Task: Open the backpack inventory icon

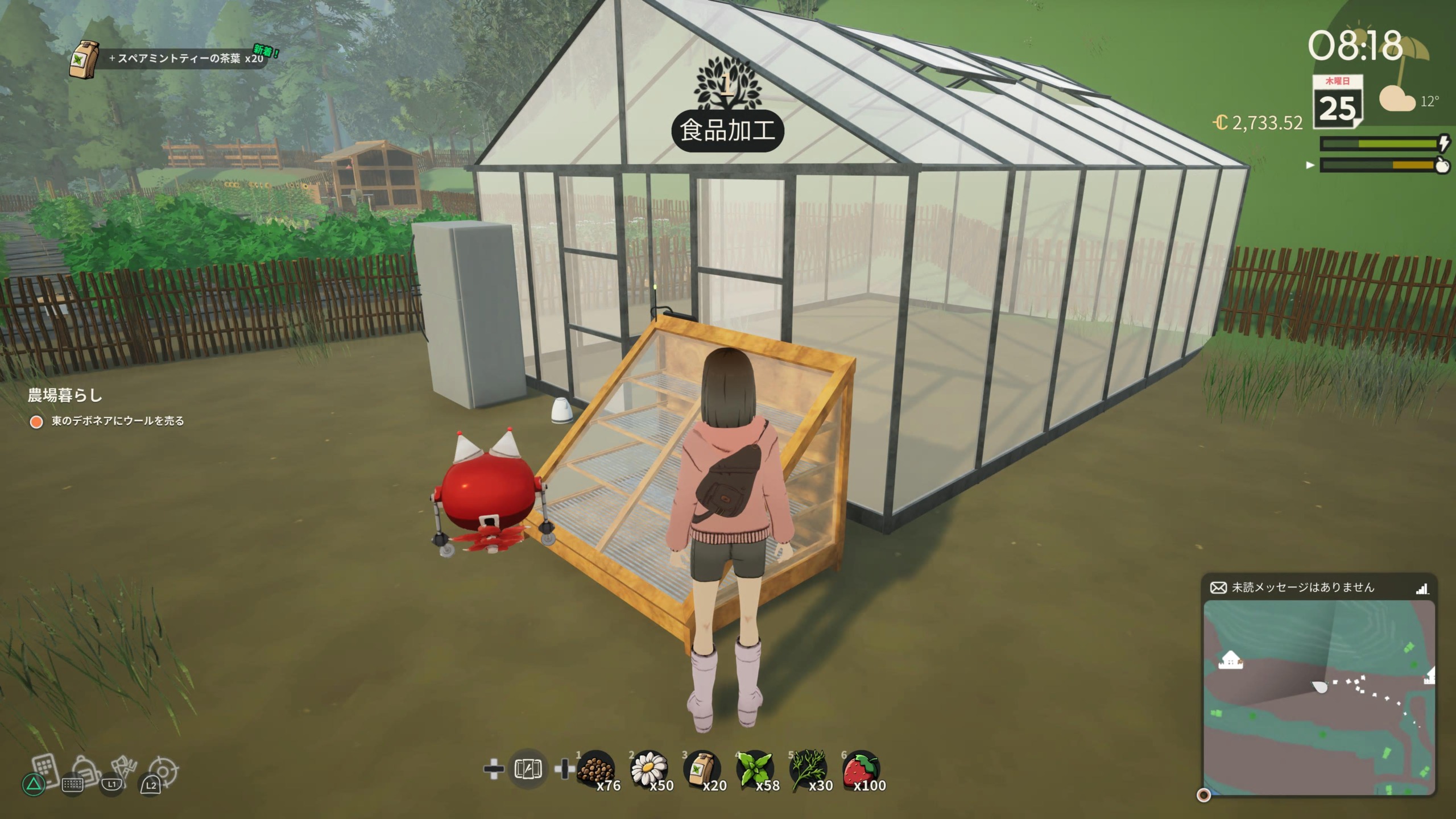Action: click(86, 771)
